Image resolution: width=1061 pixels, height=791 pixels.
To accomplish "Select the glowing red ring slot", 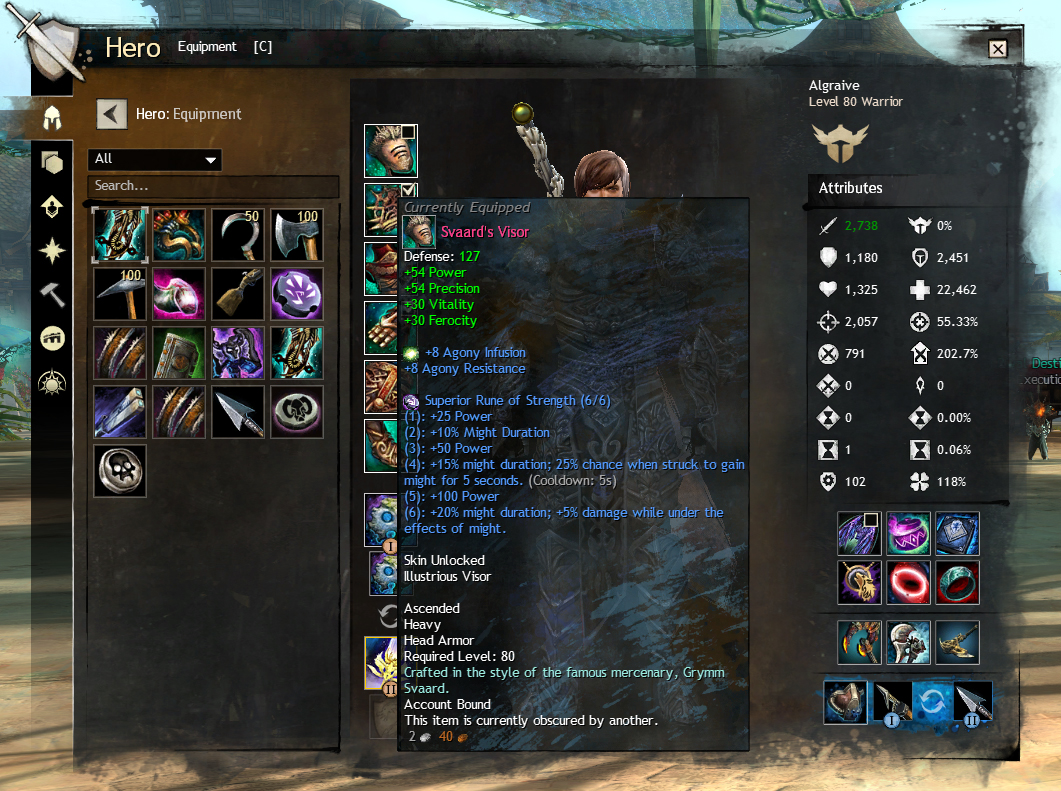I will pyautogui.click(x=908, y=582).
